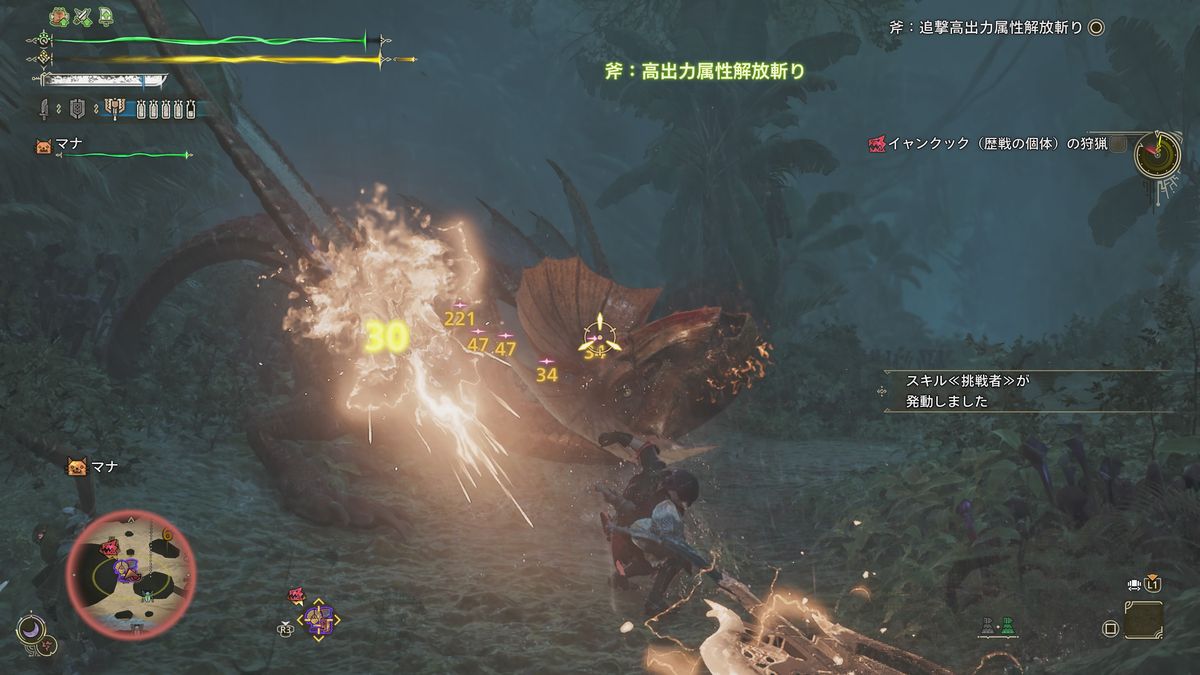Inspect the crossed swords attack buff icon
Screen dimensions: 1200x675
[83, 17]
